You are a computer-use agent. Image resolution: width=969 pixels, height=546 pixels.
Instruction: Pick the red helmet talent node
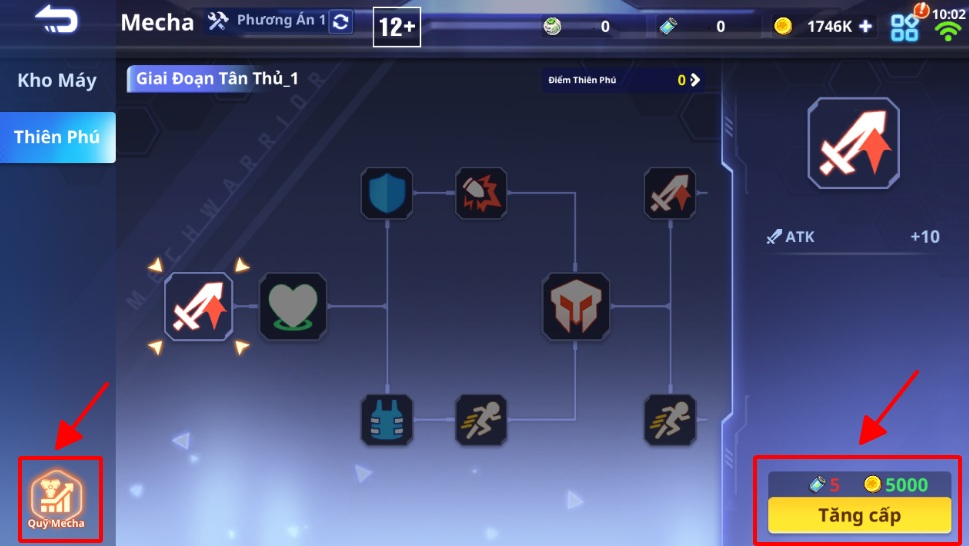click(x=576, y=306)
